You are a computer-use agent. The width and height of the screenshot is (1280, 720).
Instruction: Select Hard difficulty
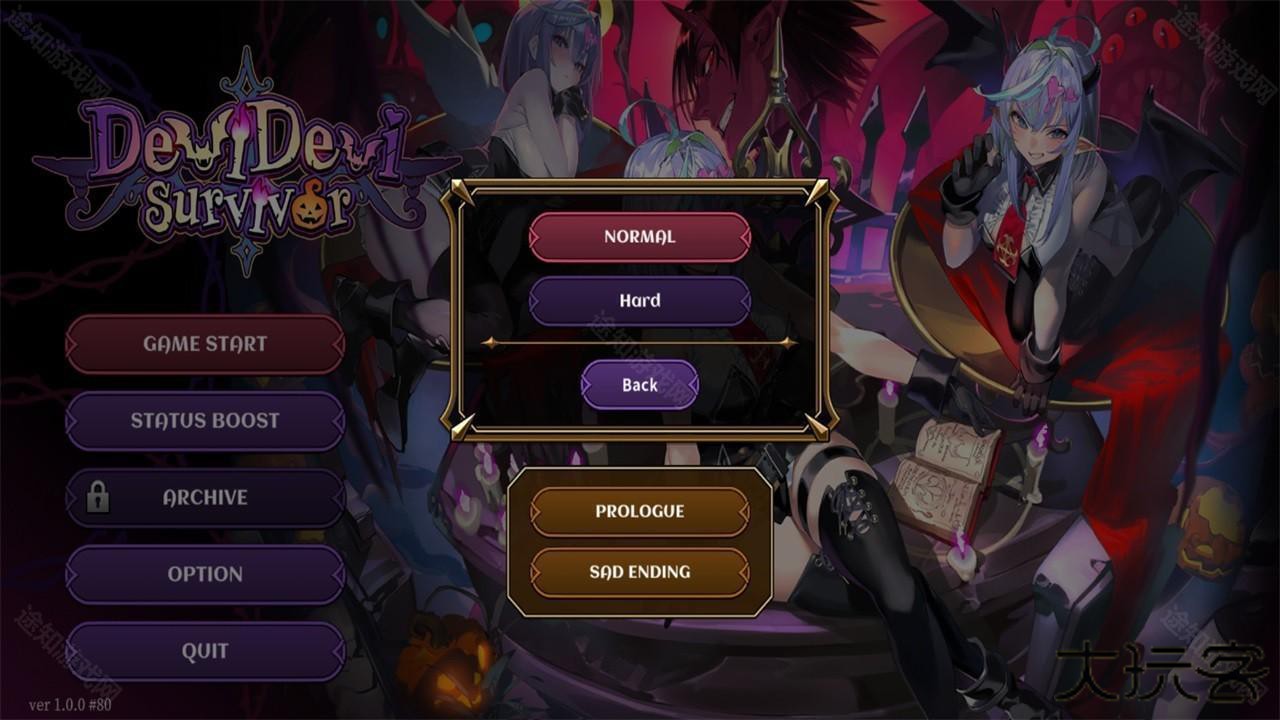[x=640, y=300]
